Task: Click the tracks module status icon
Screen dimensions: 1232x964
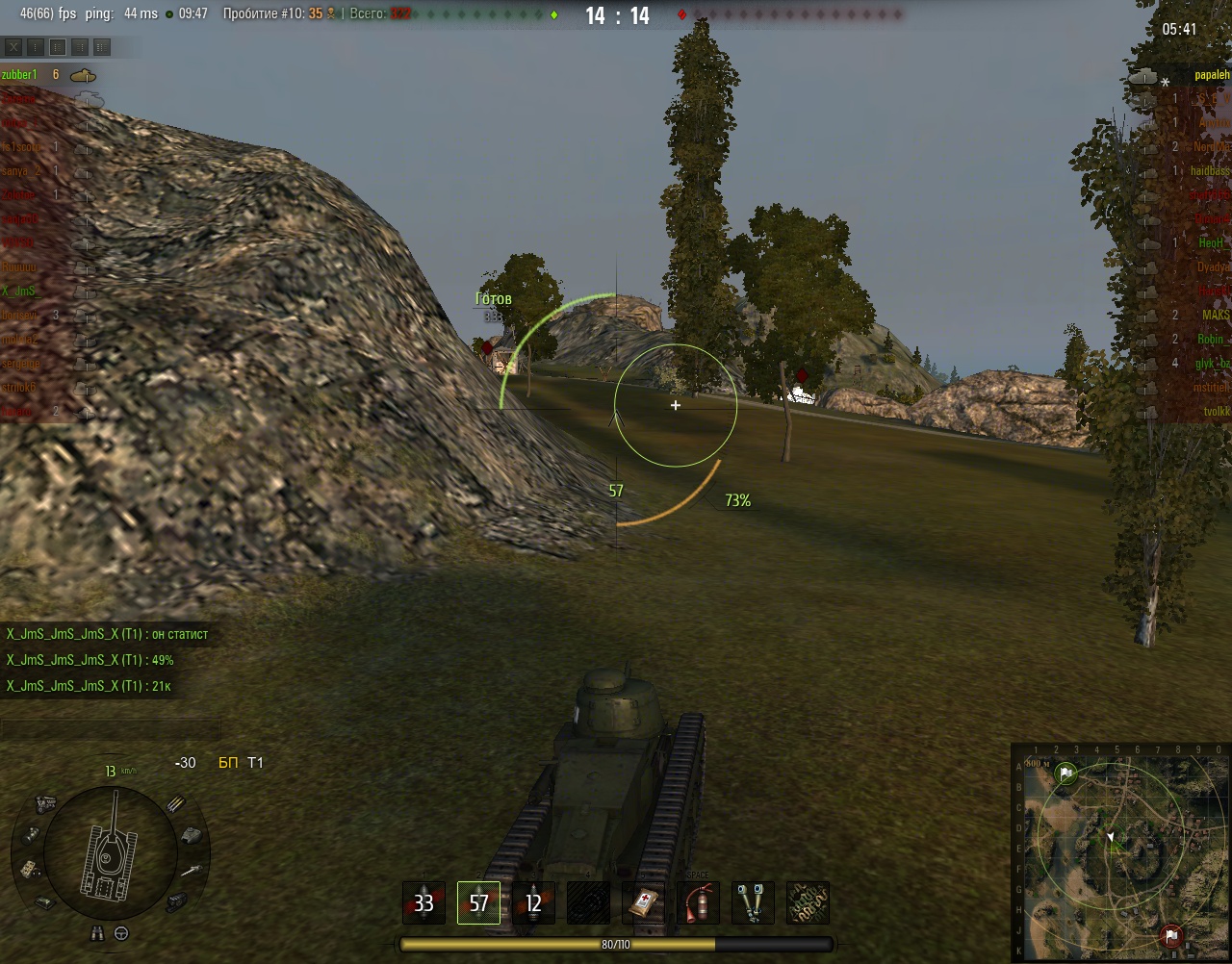Action: [174, 901]
